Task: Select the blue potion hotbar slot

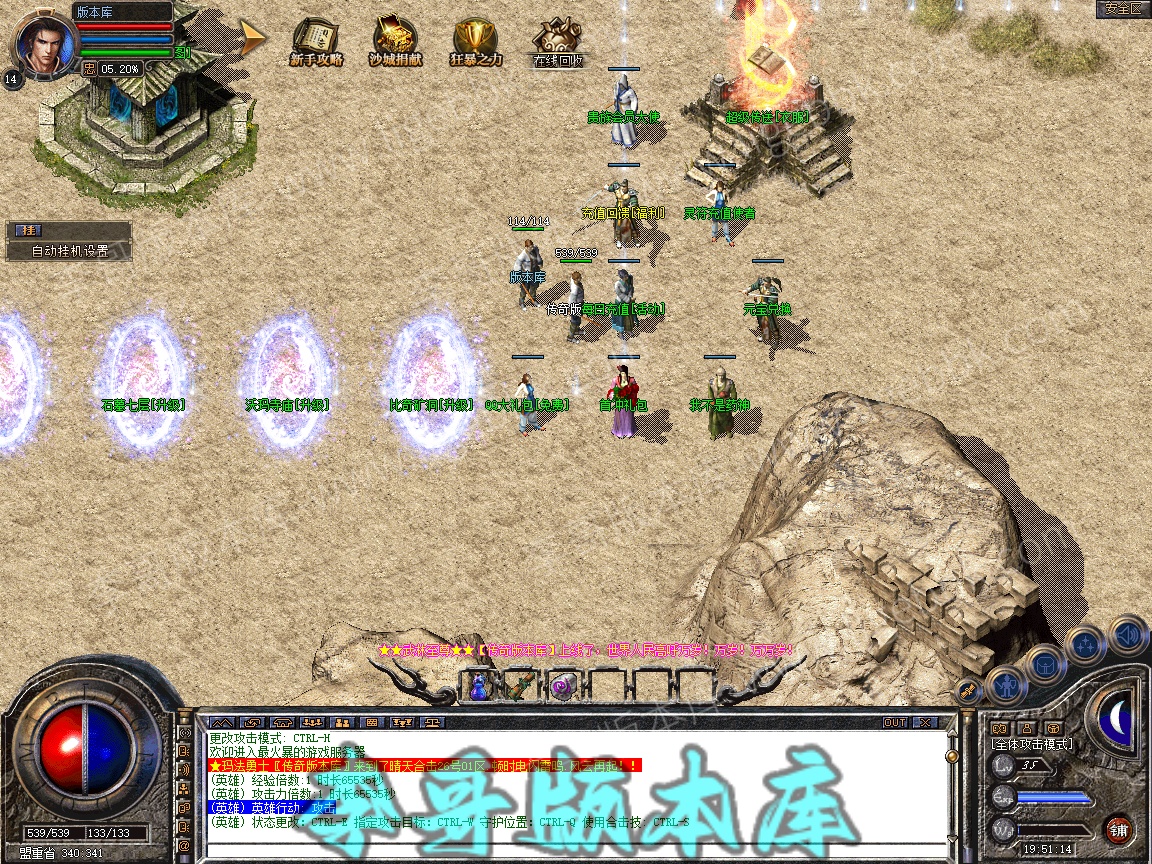Action: [478, 686]
